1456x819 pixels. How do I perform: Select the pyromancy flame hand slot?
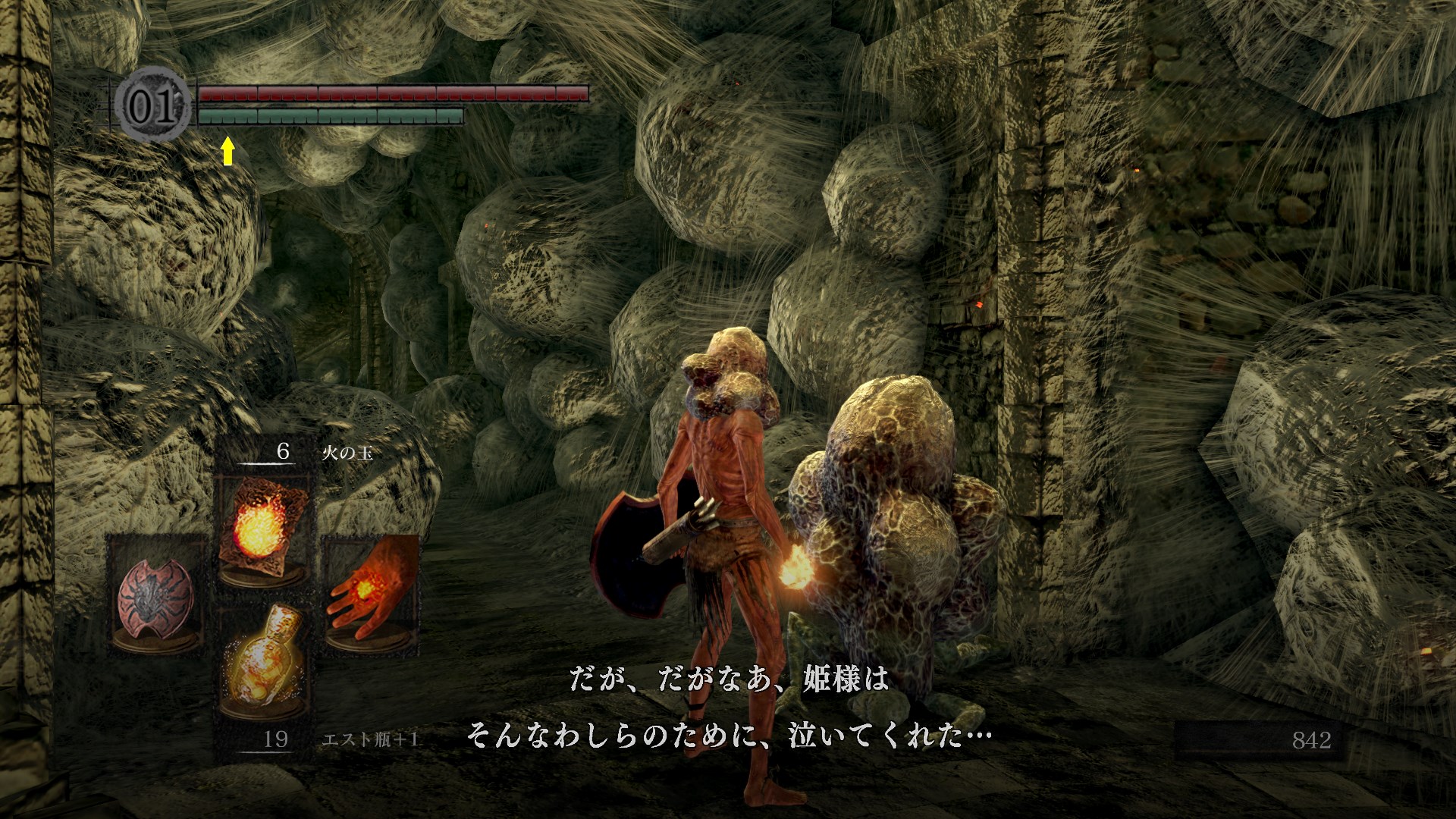tap(371, 591)
